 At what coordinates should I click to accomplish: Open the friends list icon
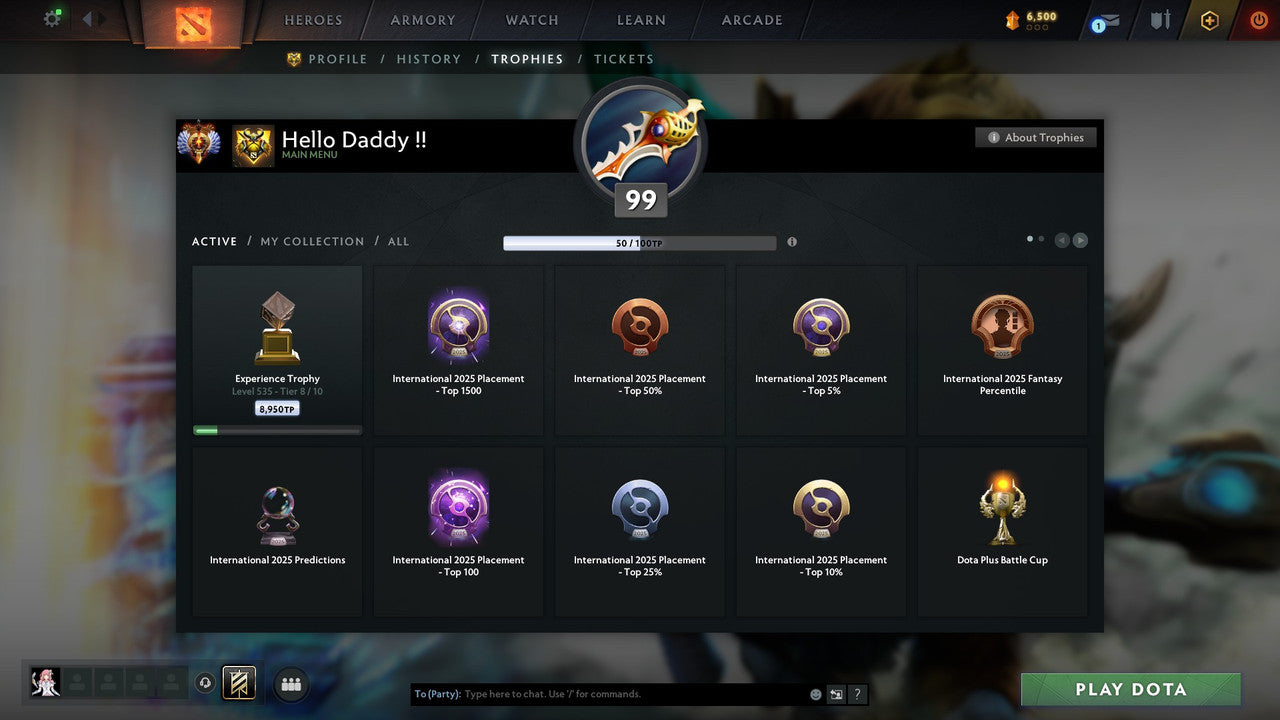point(290,684)
